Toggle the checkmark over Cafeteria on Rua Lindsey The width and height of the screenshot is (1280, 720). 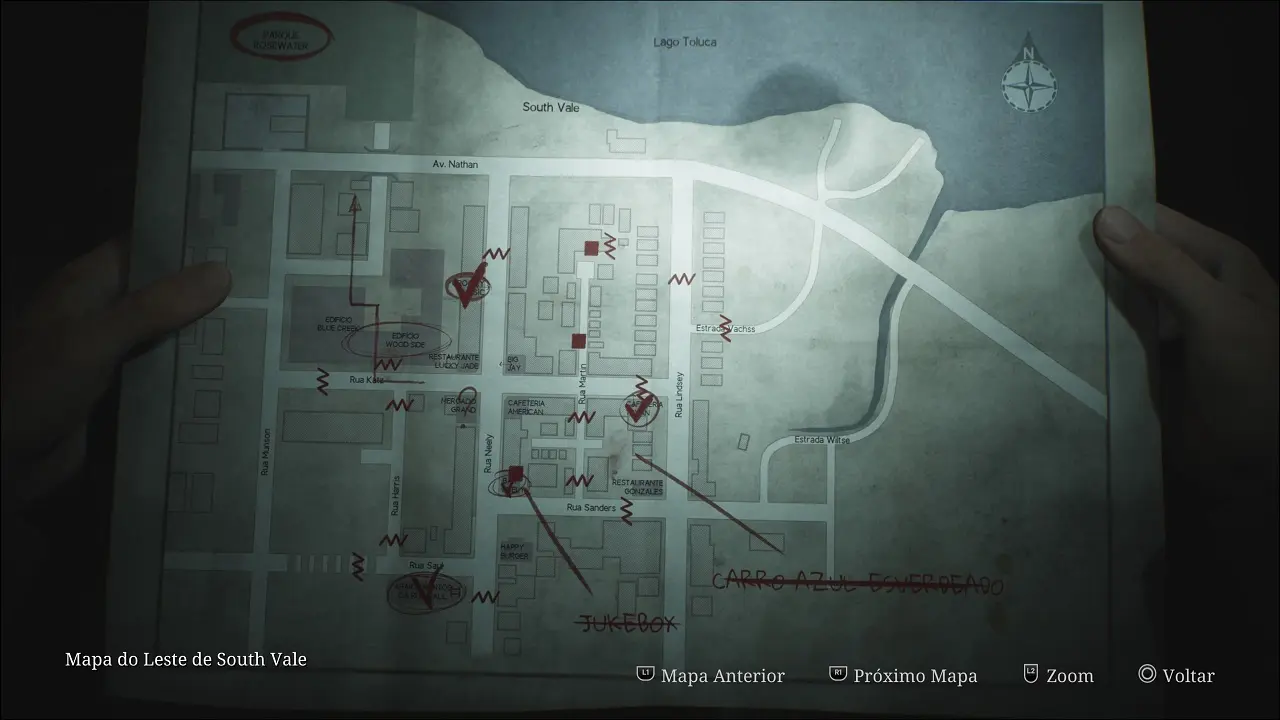point(639,409)
